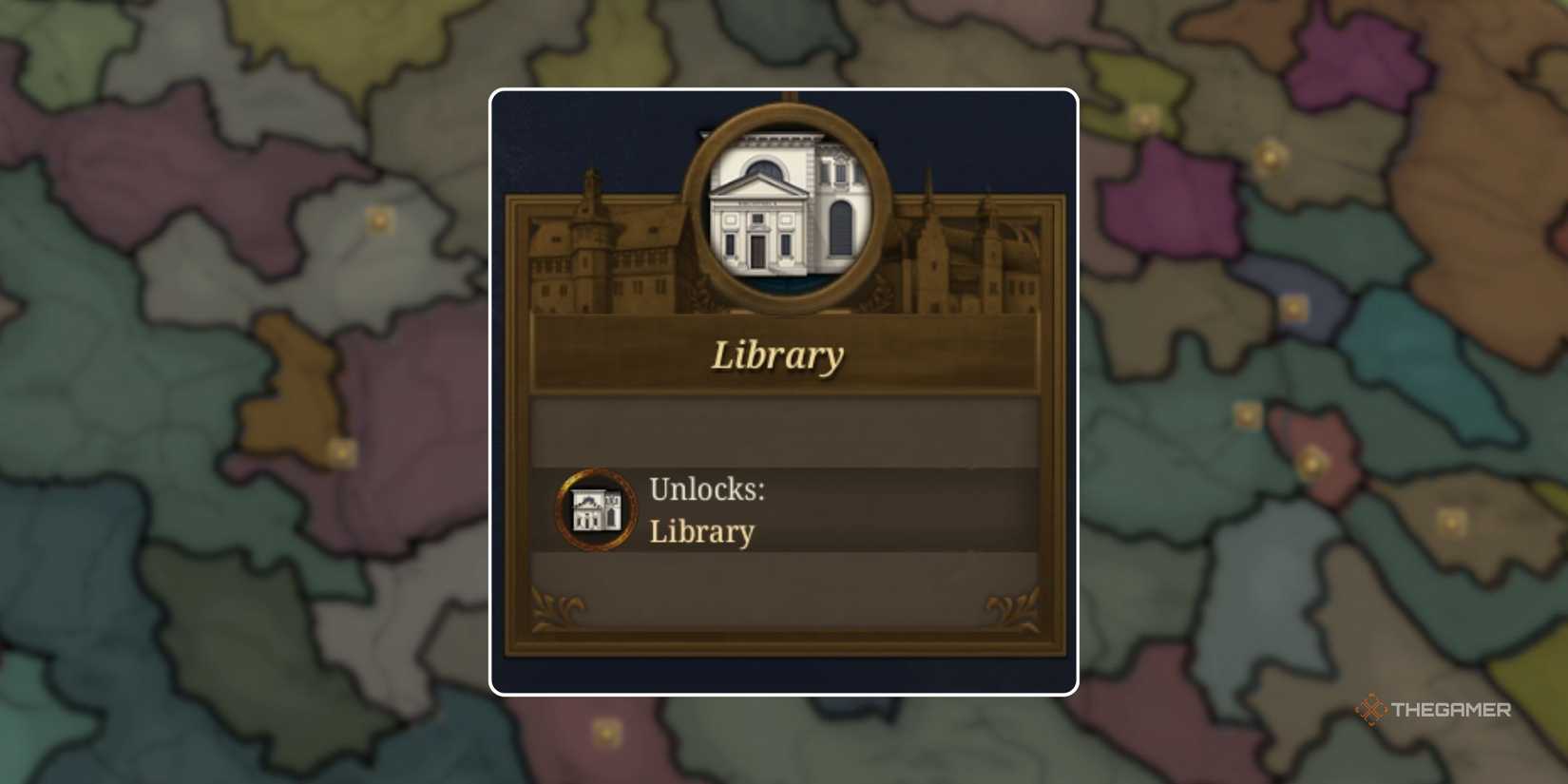
Task: Click the TheGamer logo icon
Action: coord(1369,708)
